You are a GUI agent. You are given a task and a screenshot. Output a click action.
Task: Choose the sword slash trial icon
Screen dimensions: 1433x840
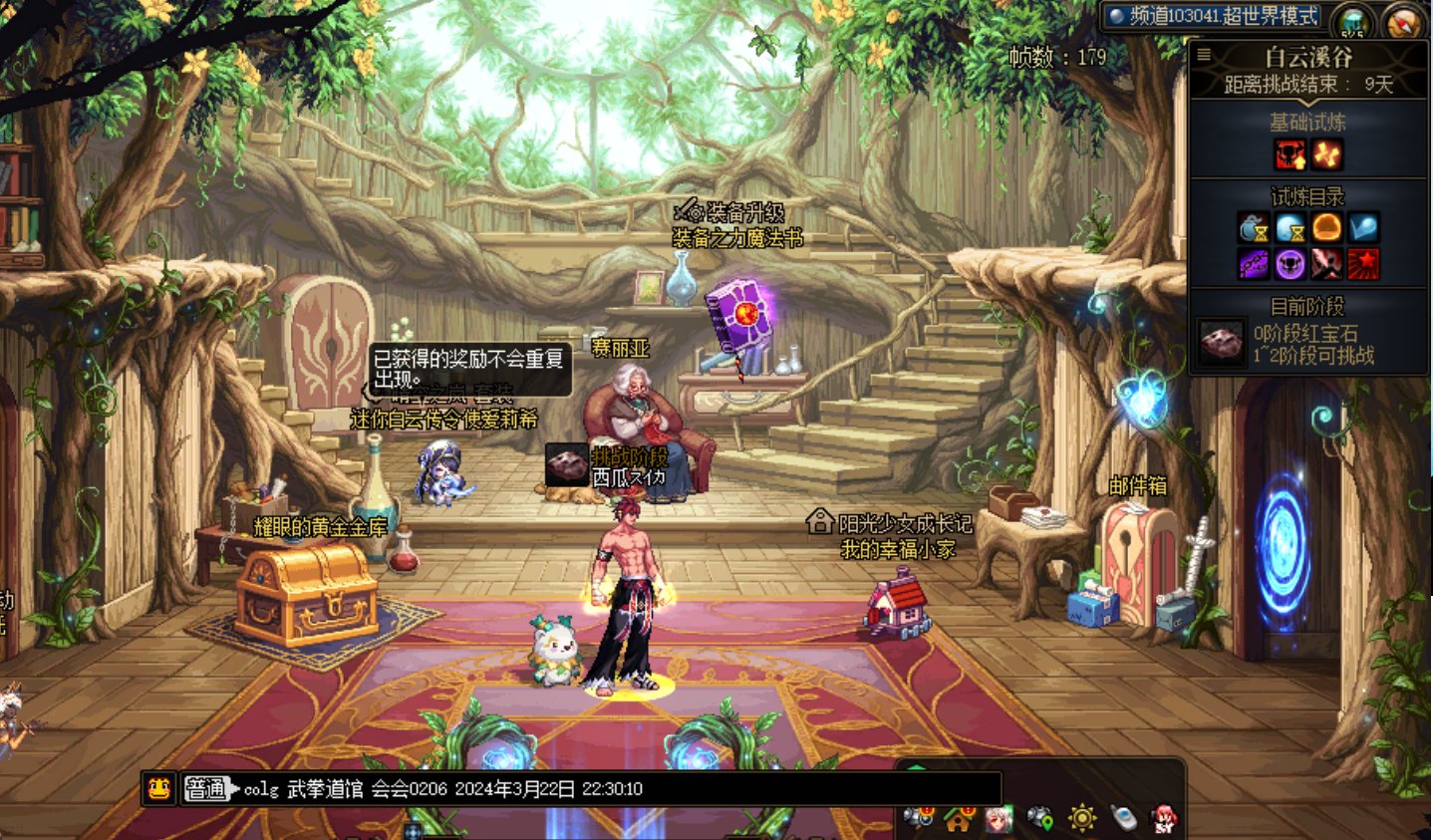point(1326,264)
